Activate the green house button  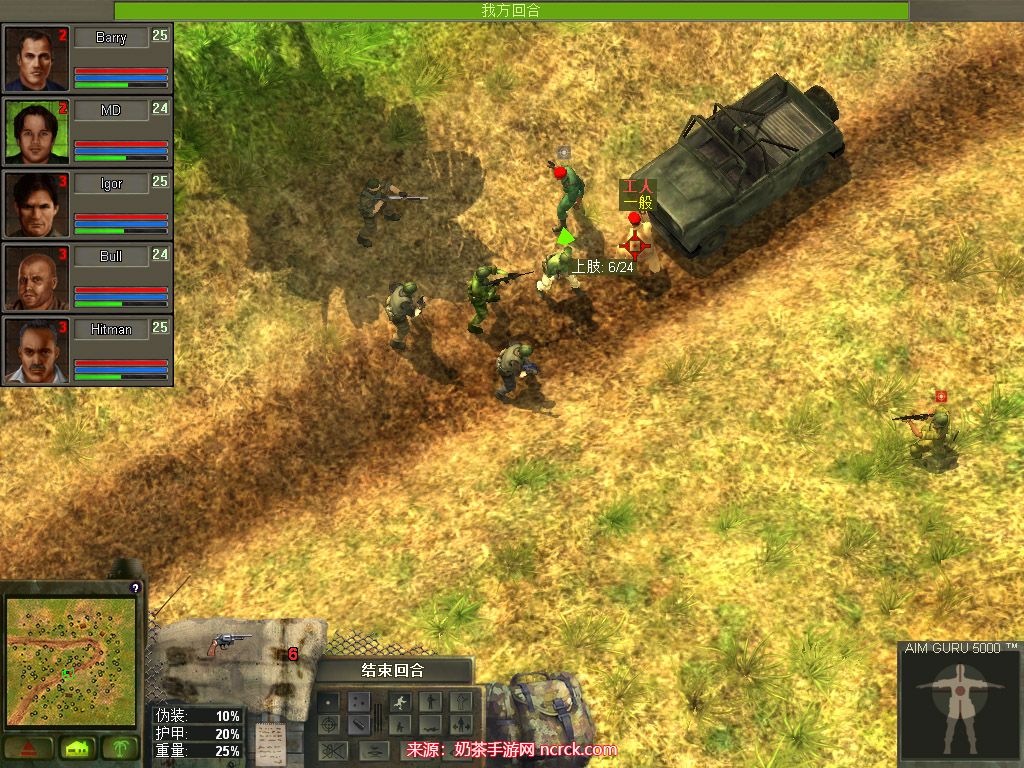[x=76, y=748]
